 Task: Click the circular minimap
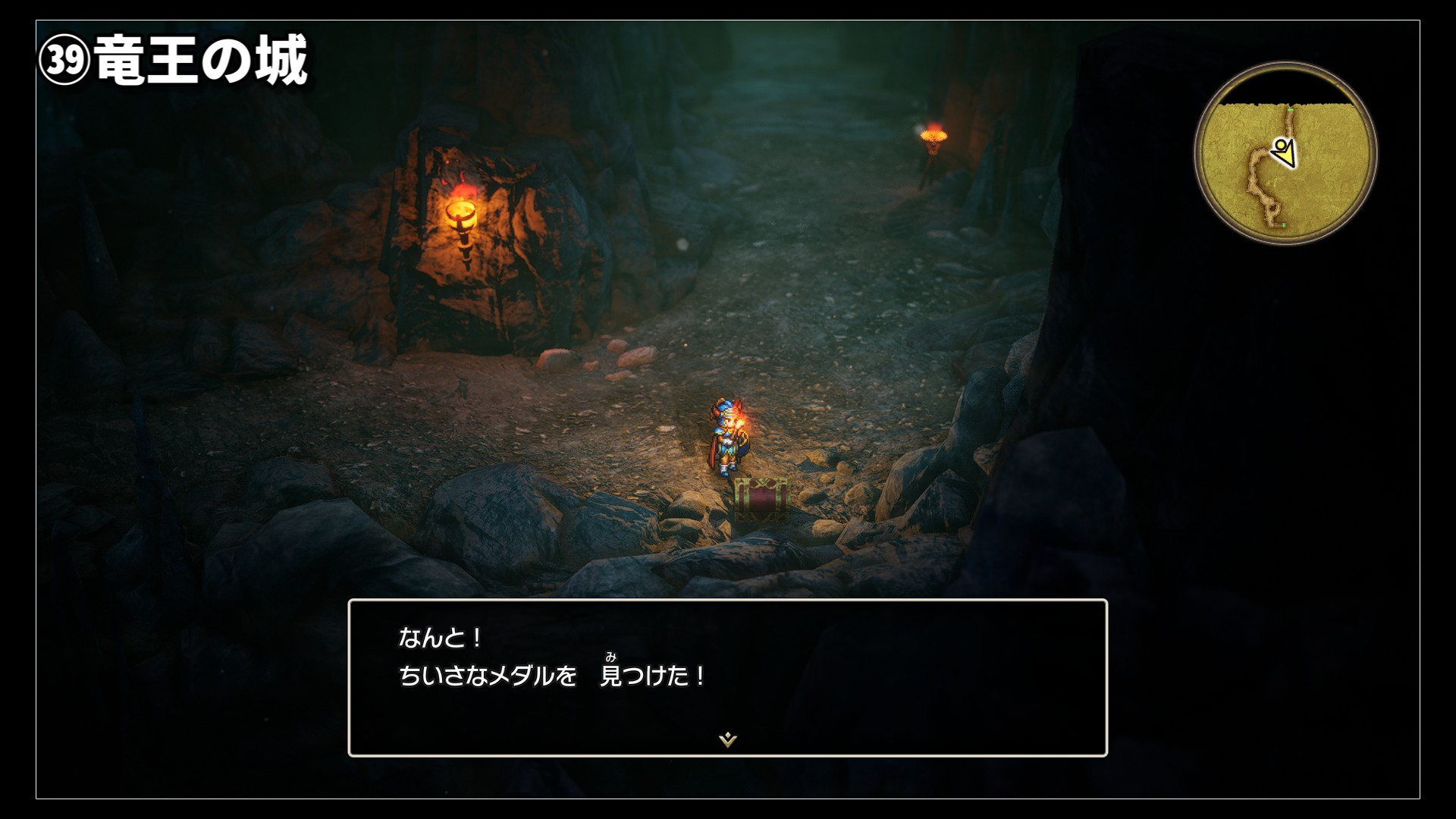click(1285, 154)
